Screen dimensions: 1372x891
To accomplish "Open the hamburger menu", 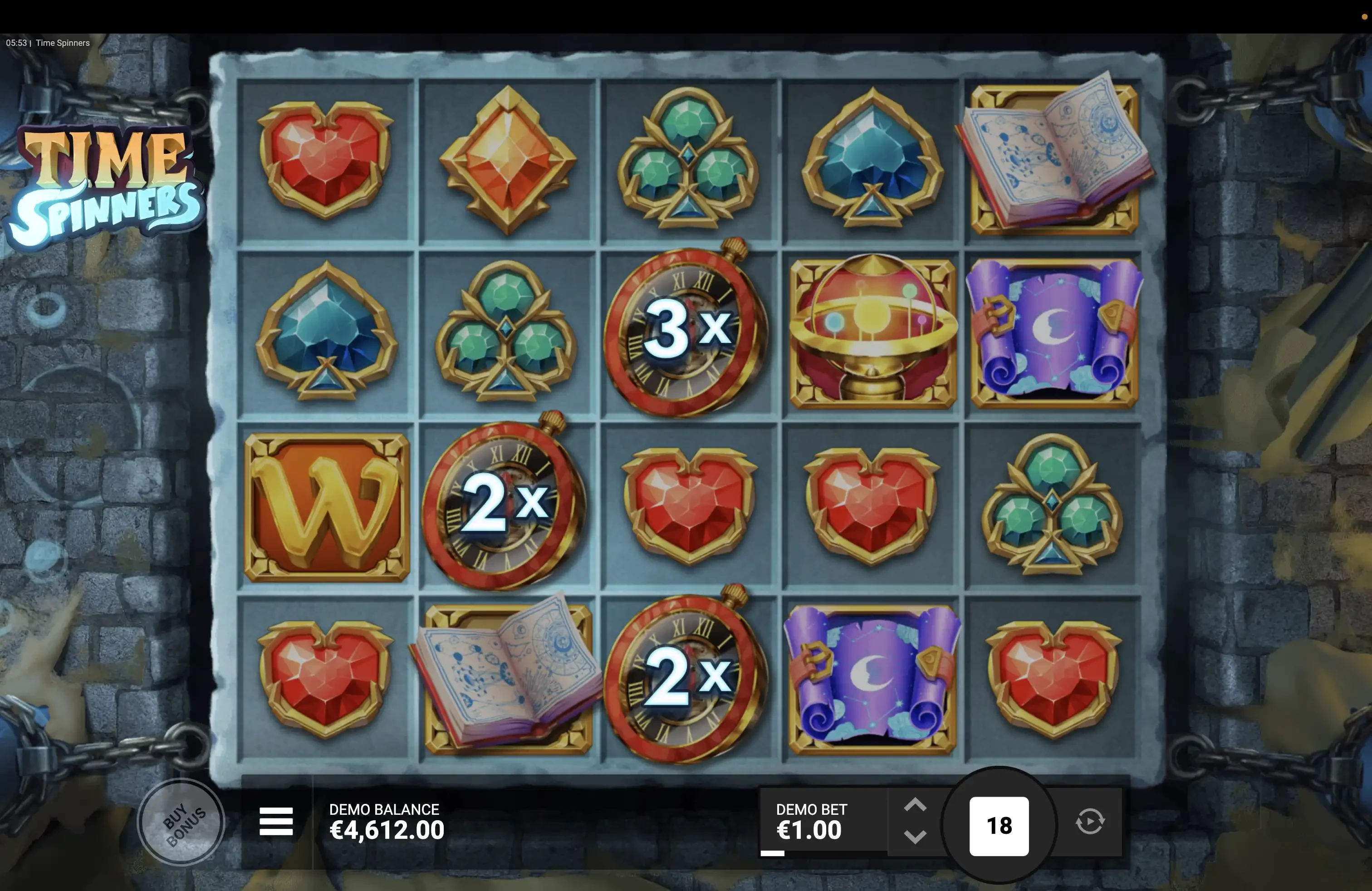I will (x=276, y=821).
